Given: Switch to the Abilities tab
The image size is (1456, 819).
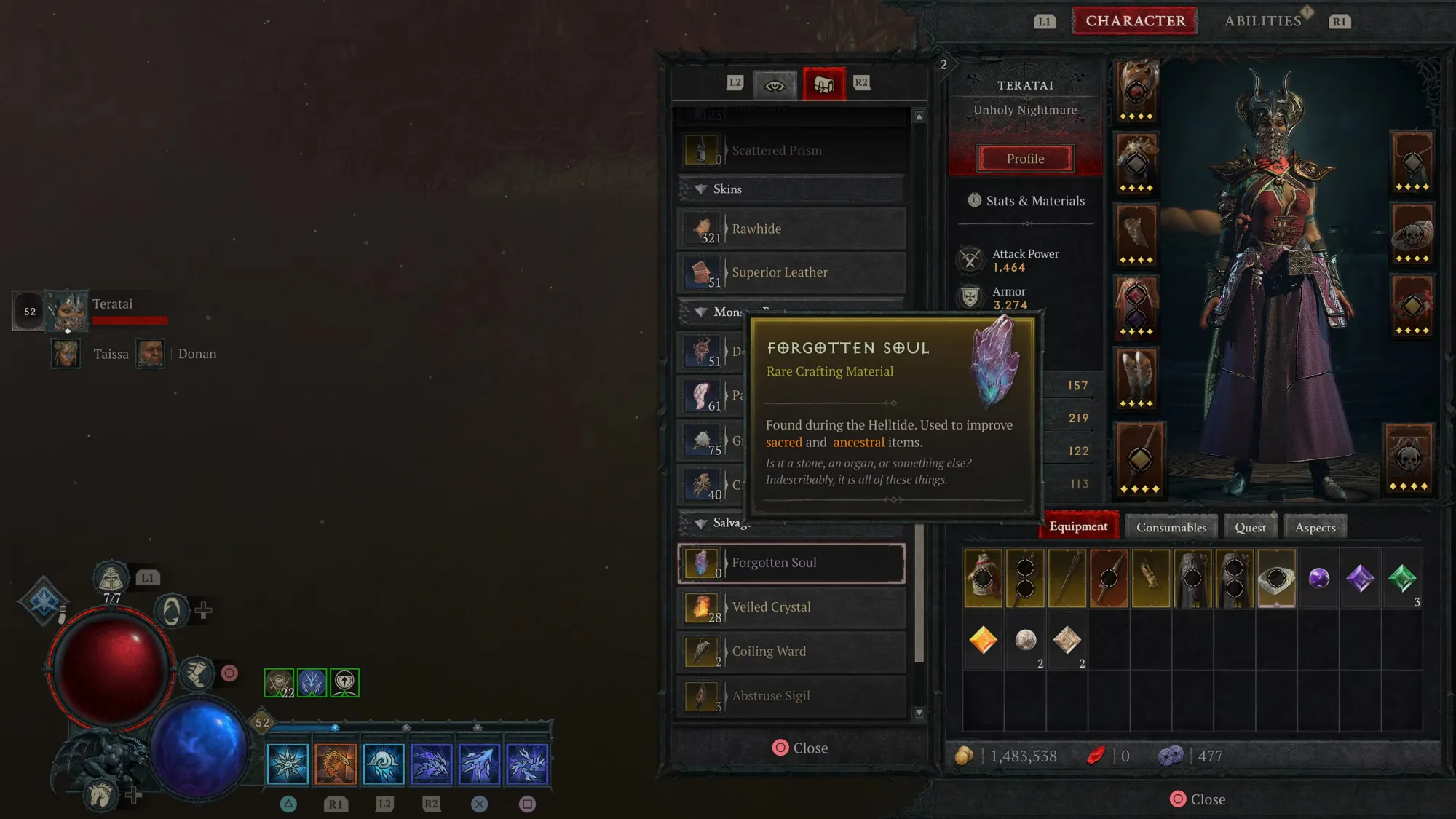Looking at the screenshot, I should [x=1263, y=21].
